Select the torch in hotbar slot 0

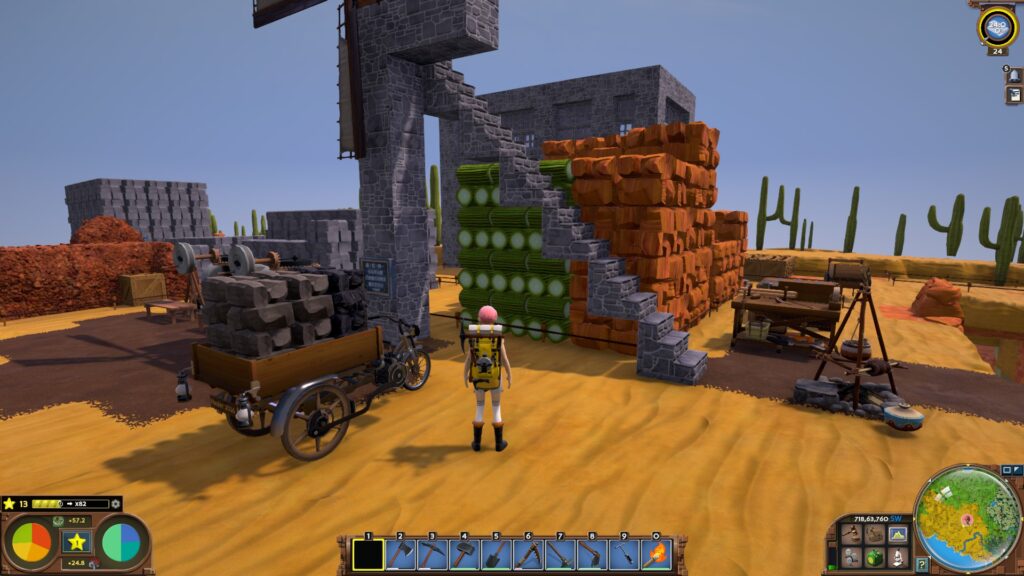656,554
